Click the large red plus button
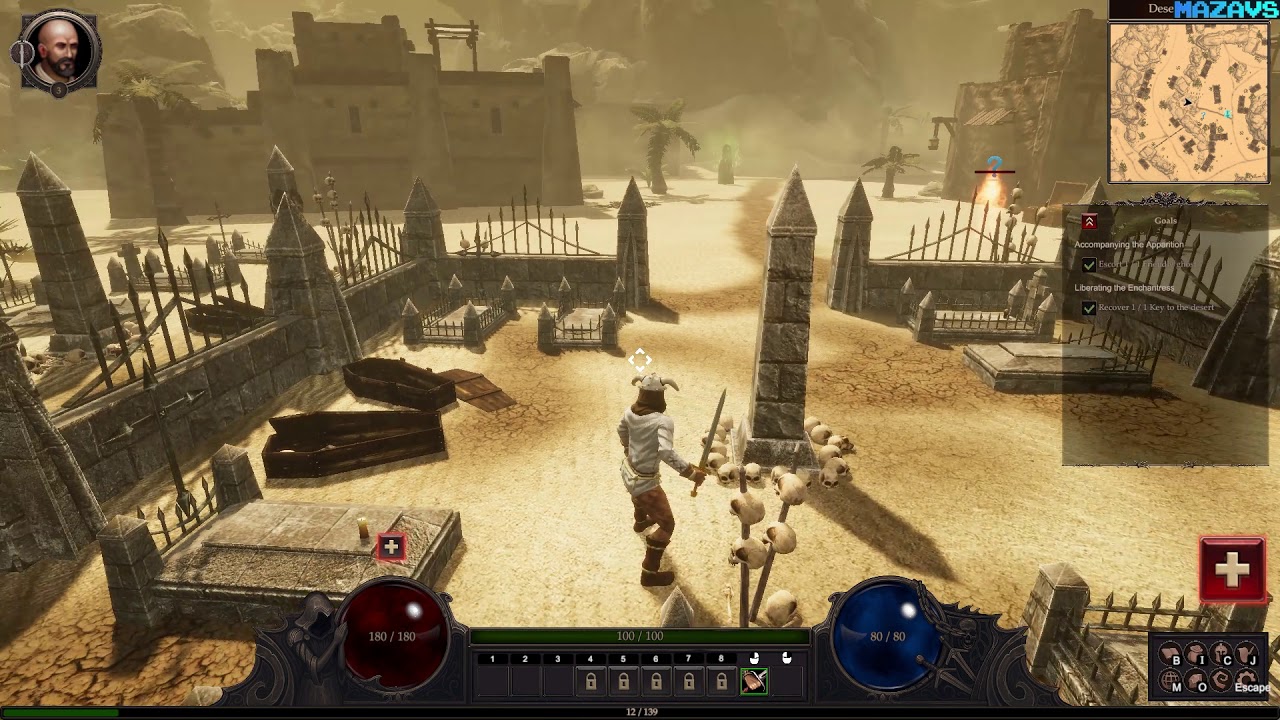Screen dimensions: 1280x720 click(1232, 569)
